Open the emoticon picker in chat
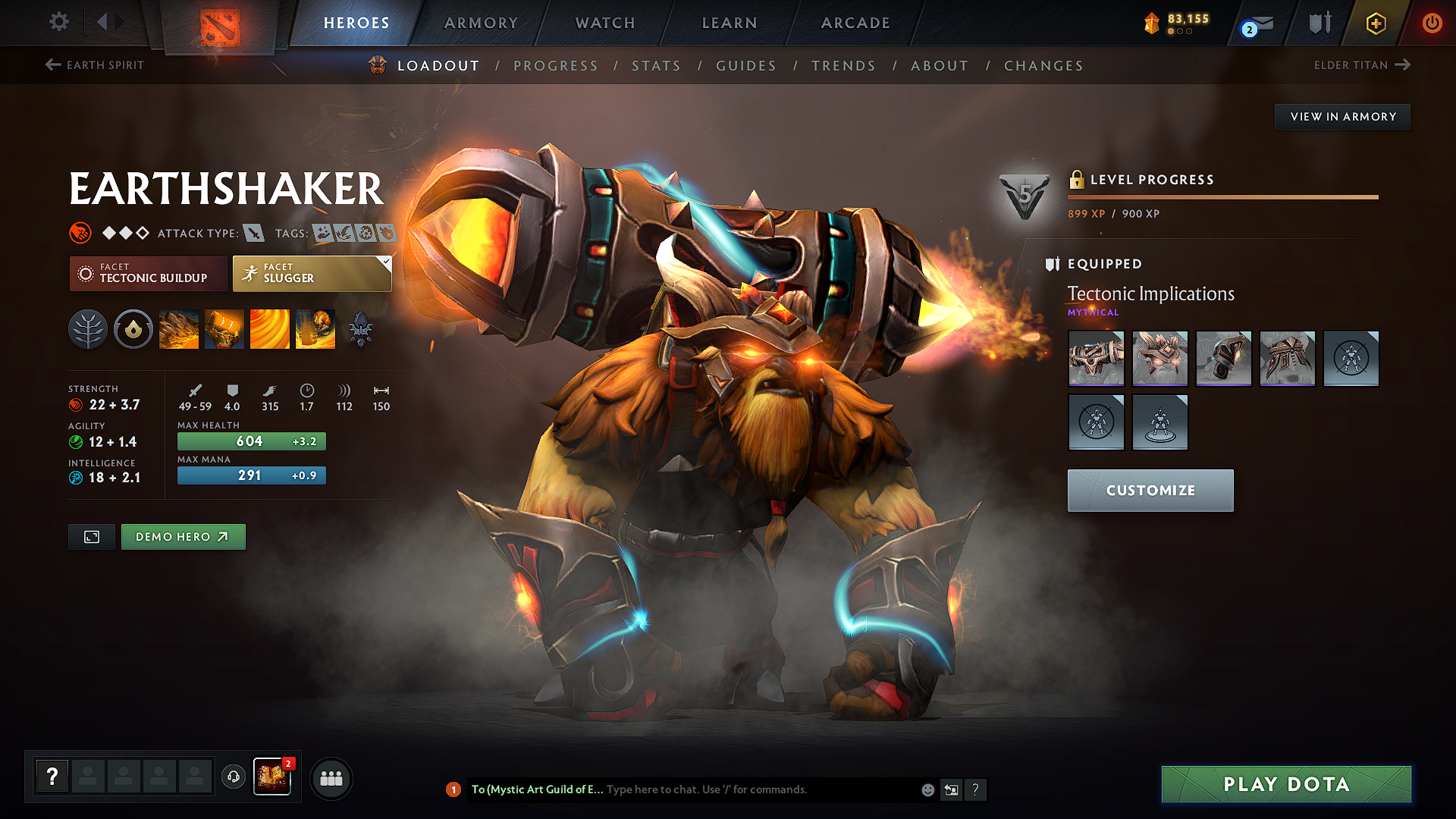This screenshot has height=819, width=1456. click(x=927, y=789)
